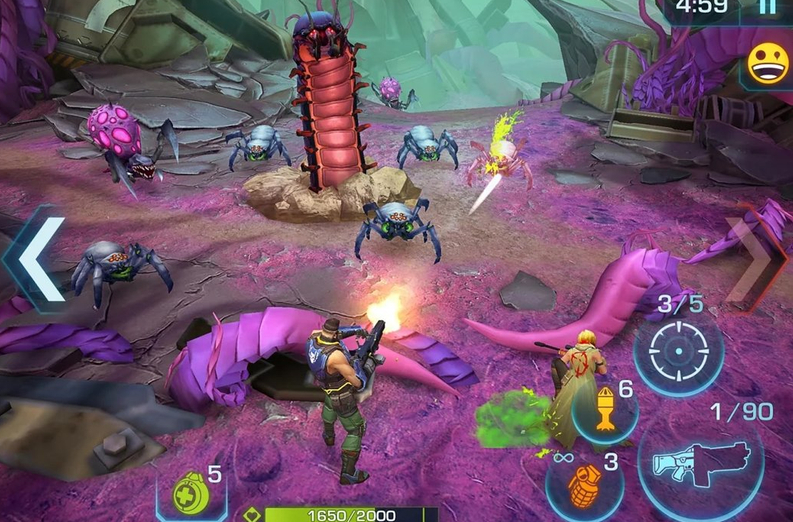Image resolution: width=793 pixels, height=522 pixels.
Task: Open the smiley emoji reactions
Action: coord(768,65)
